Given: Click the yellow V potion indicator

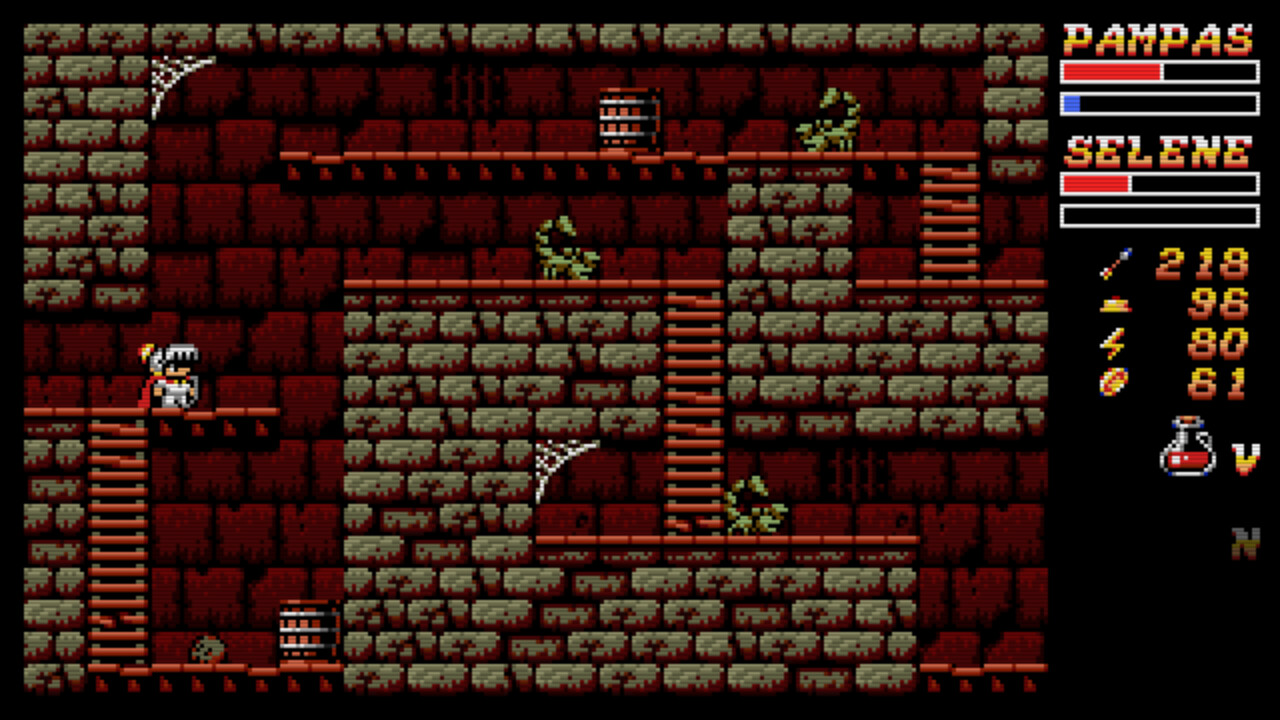Looking at the screenshot, I should click(1243, 460).
